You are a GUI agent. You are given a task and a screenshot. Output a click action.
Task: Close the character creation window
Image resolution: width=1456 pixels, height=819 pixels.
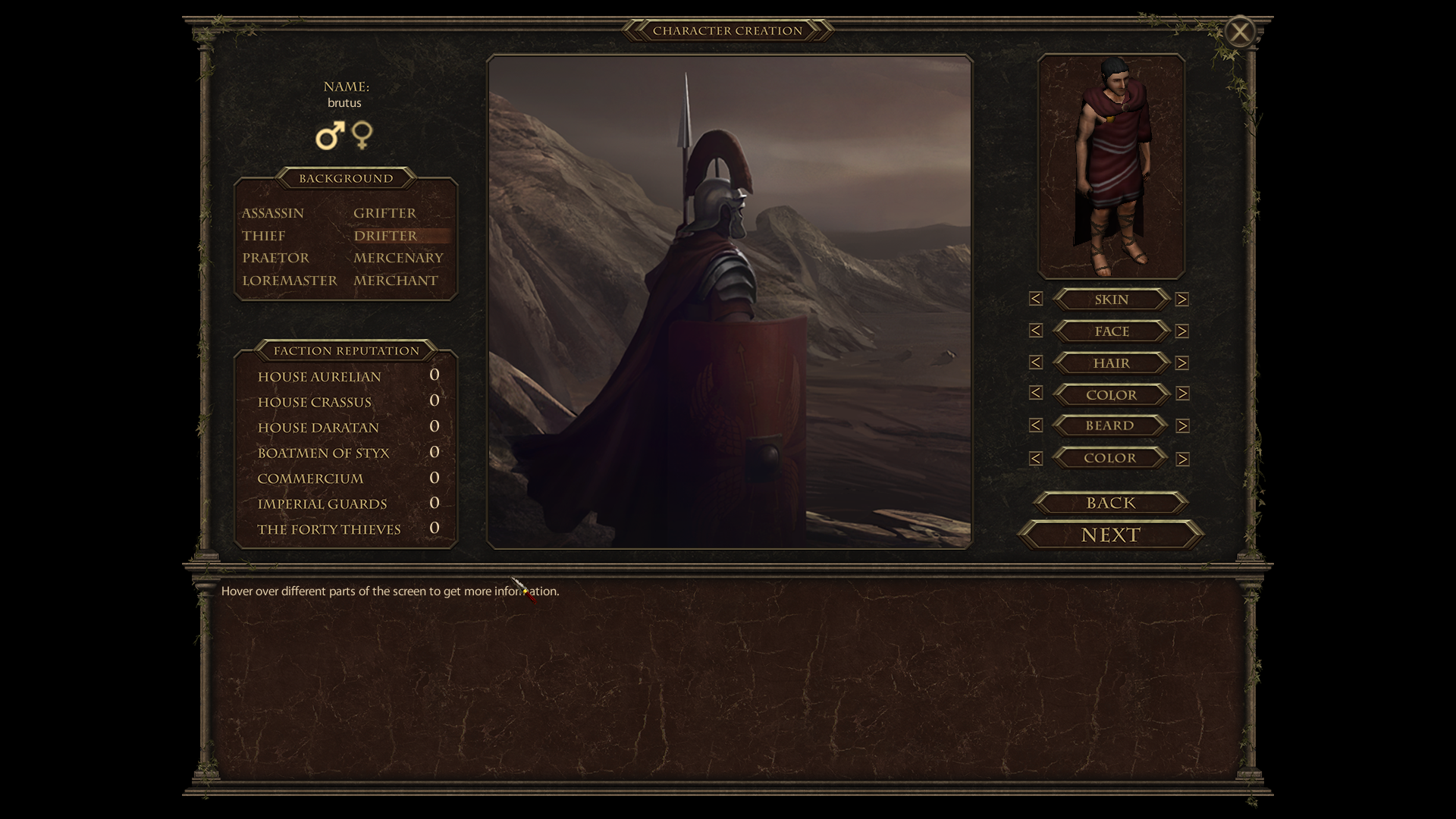click(1240, 32)
